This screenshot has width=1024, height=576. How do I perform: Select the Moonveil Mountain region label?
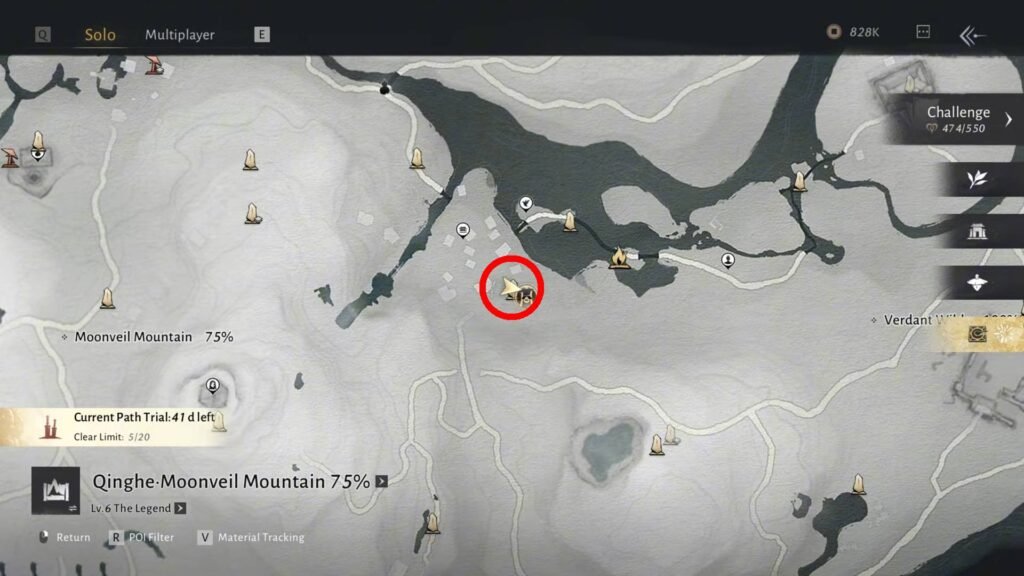(133, 337)
